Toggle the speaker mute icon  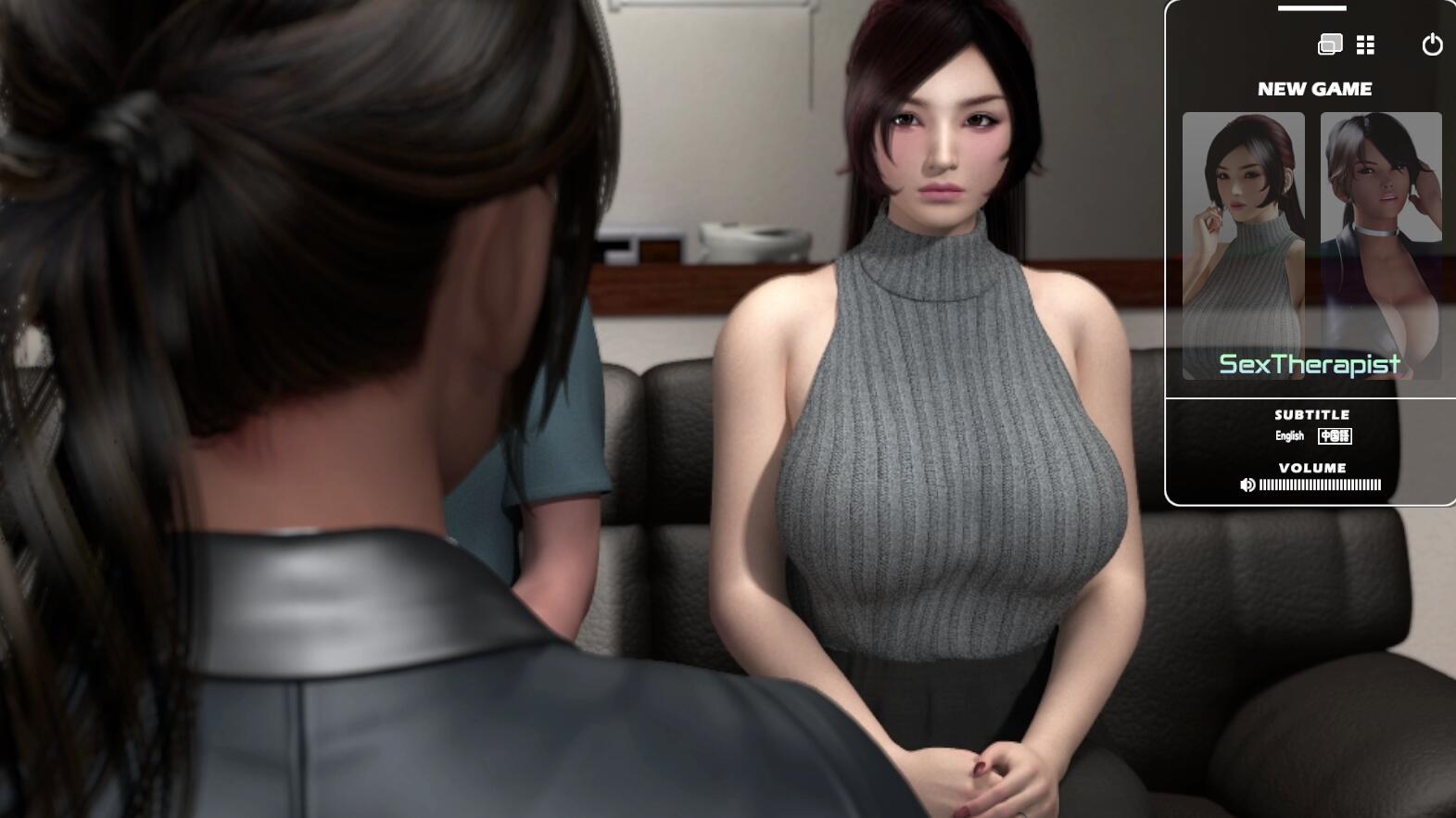[1247, 485]
